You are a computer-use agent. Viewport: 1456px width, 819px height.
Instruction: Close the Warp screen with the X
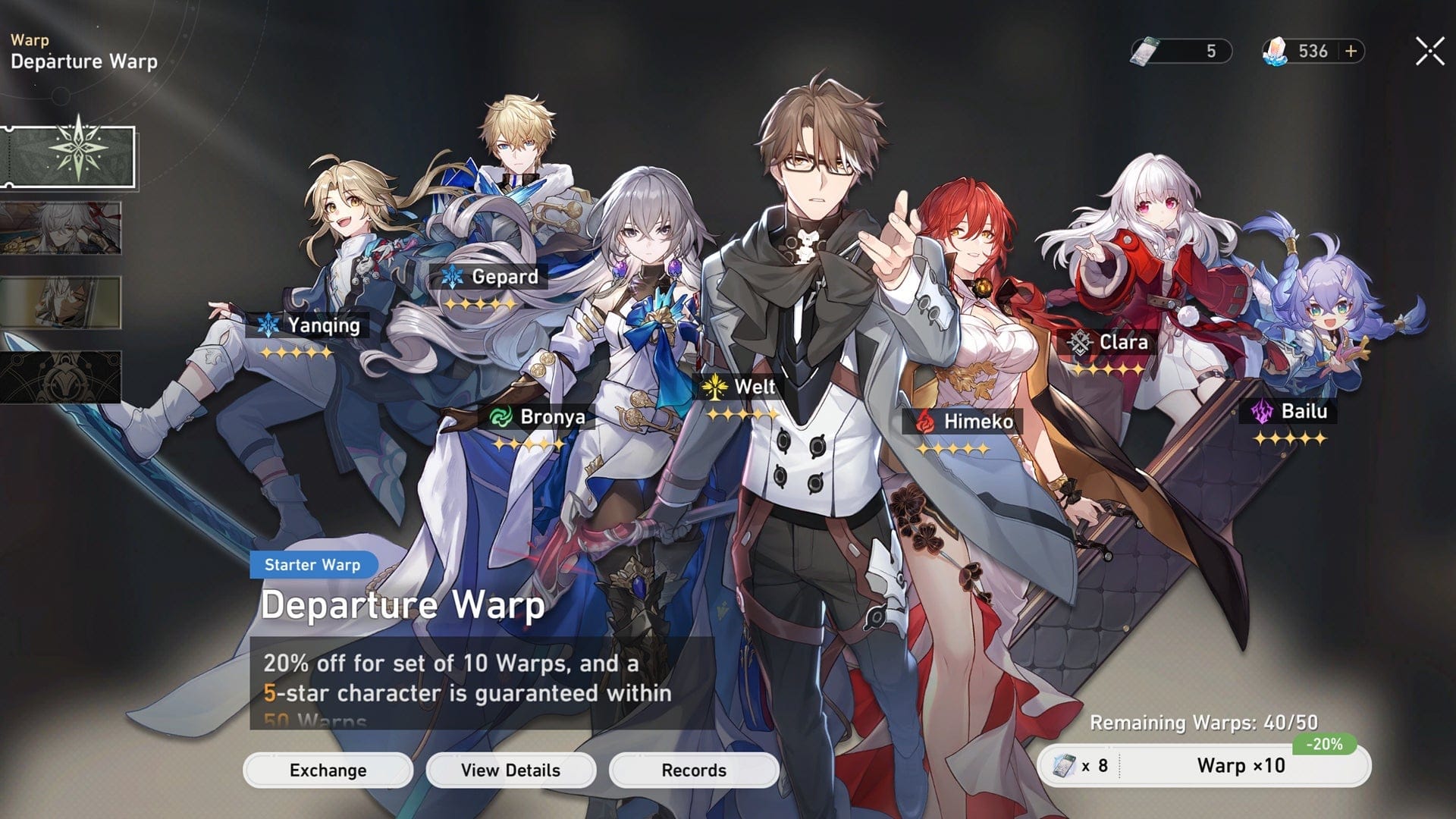click(1429, 52)
